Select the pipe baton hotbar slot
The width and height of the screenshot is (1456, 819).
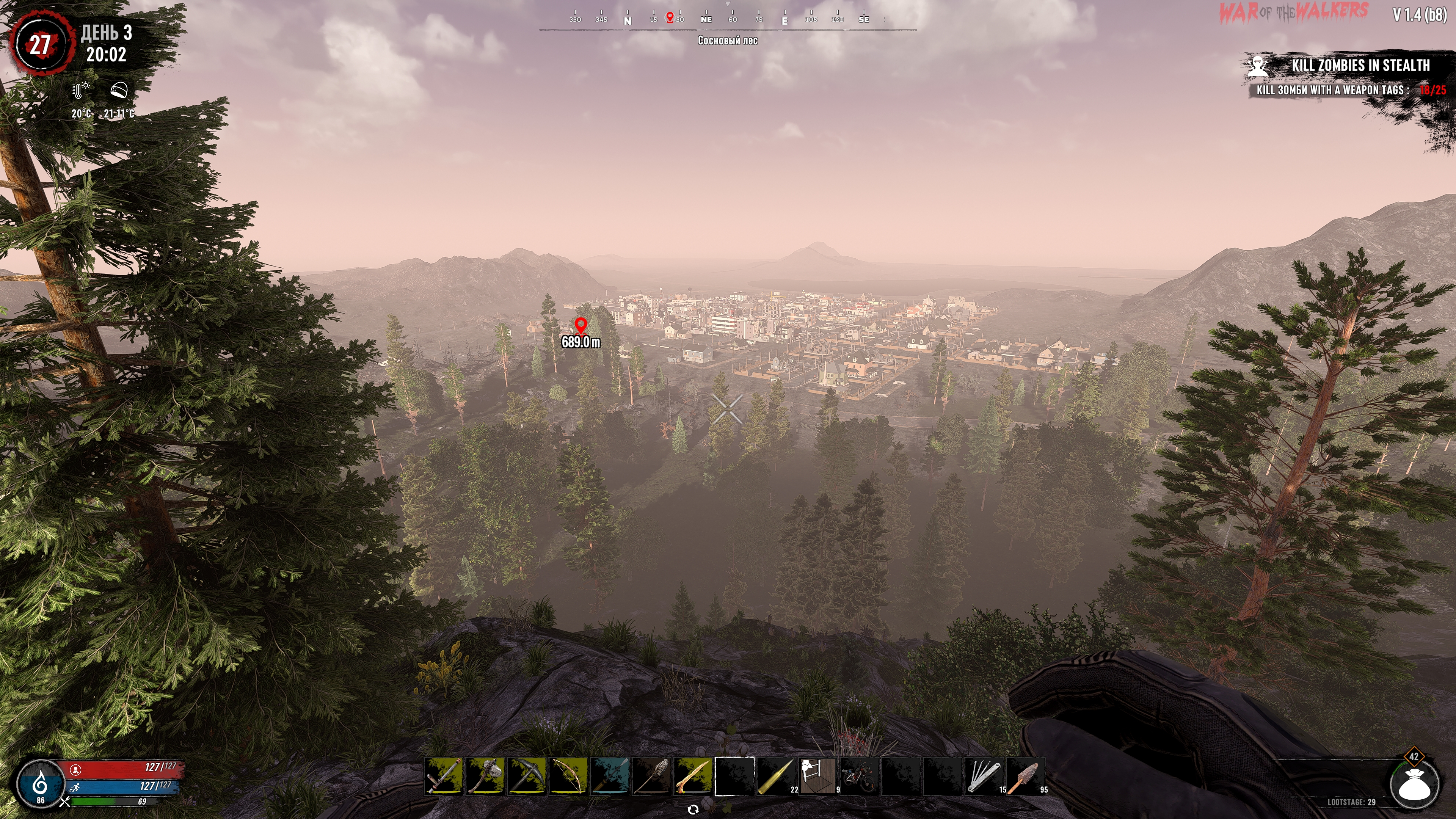coord(444,776)
